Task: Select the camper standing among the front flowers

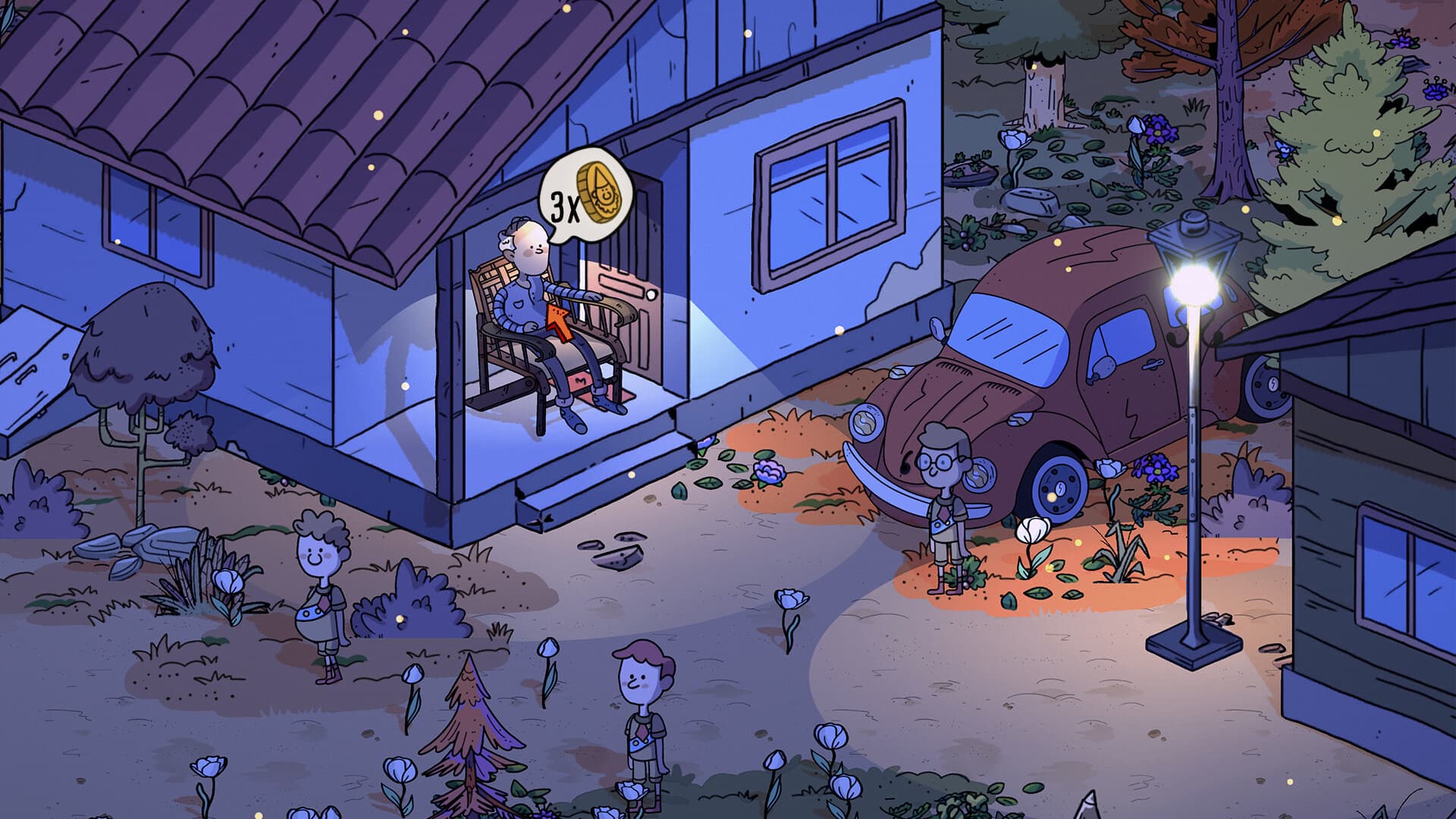Action: point(641,720)
